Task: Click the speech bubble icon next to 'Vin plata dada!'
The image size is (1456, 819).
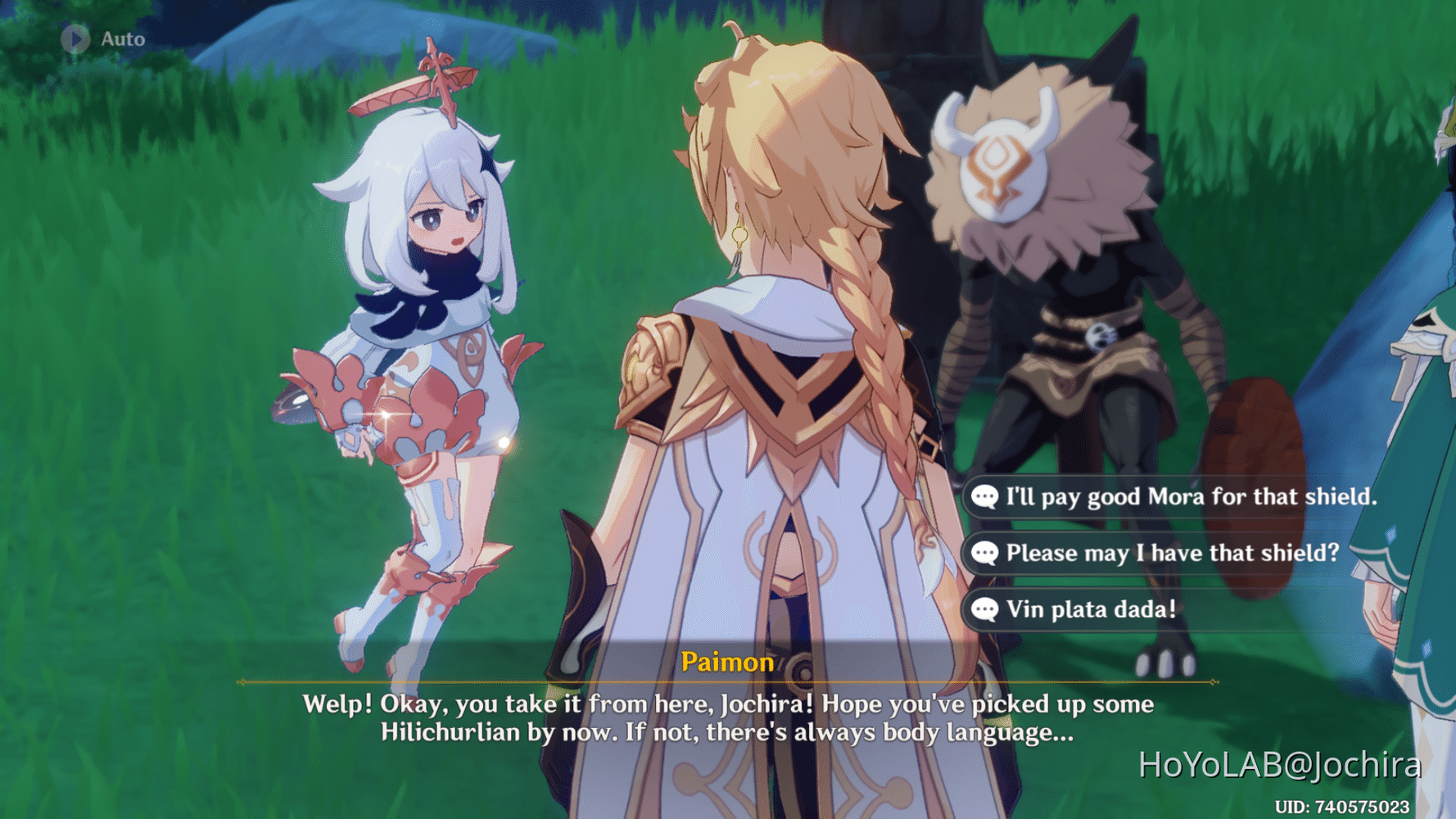Action: [x=984, y=609]
